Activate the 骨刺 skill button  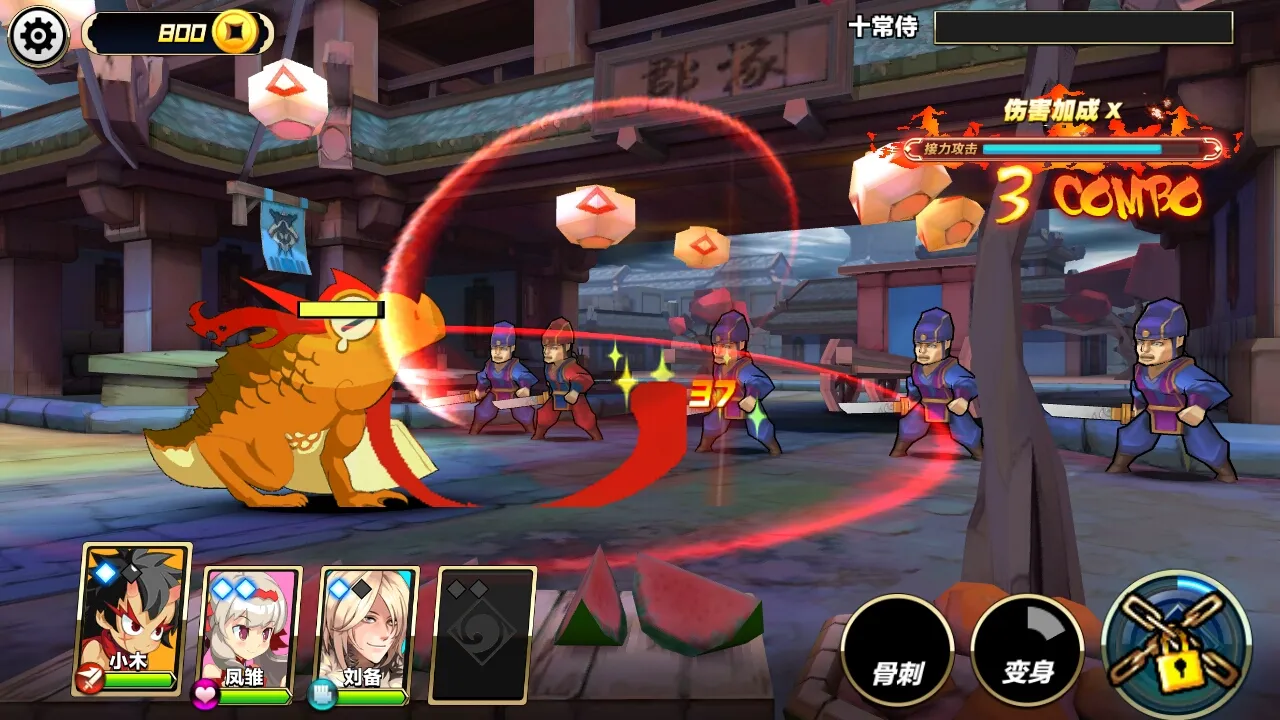896,650
